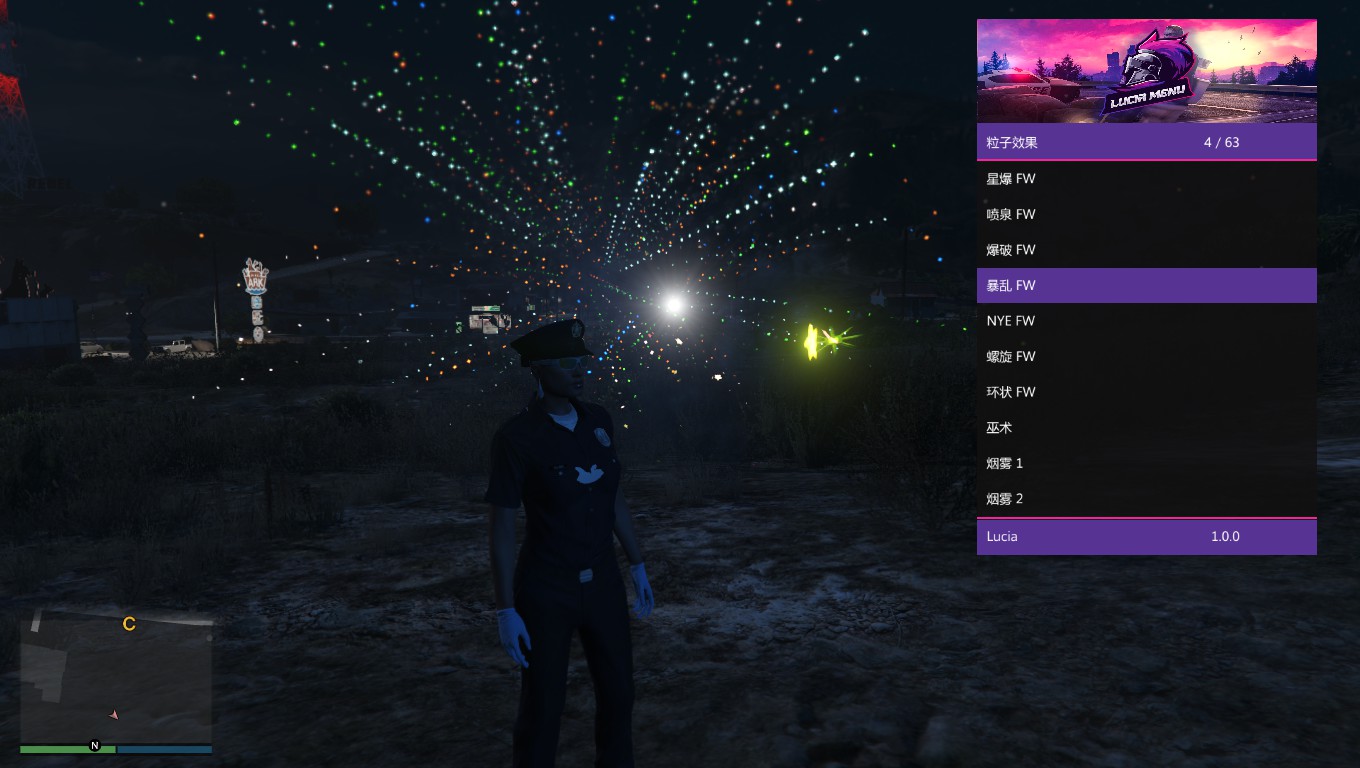1360x768 pixels.
Task: Choose the 烟雾 1 effect
Action: tap(1146, 463)
